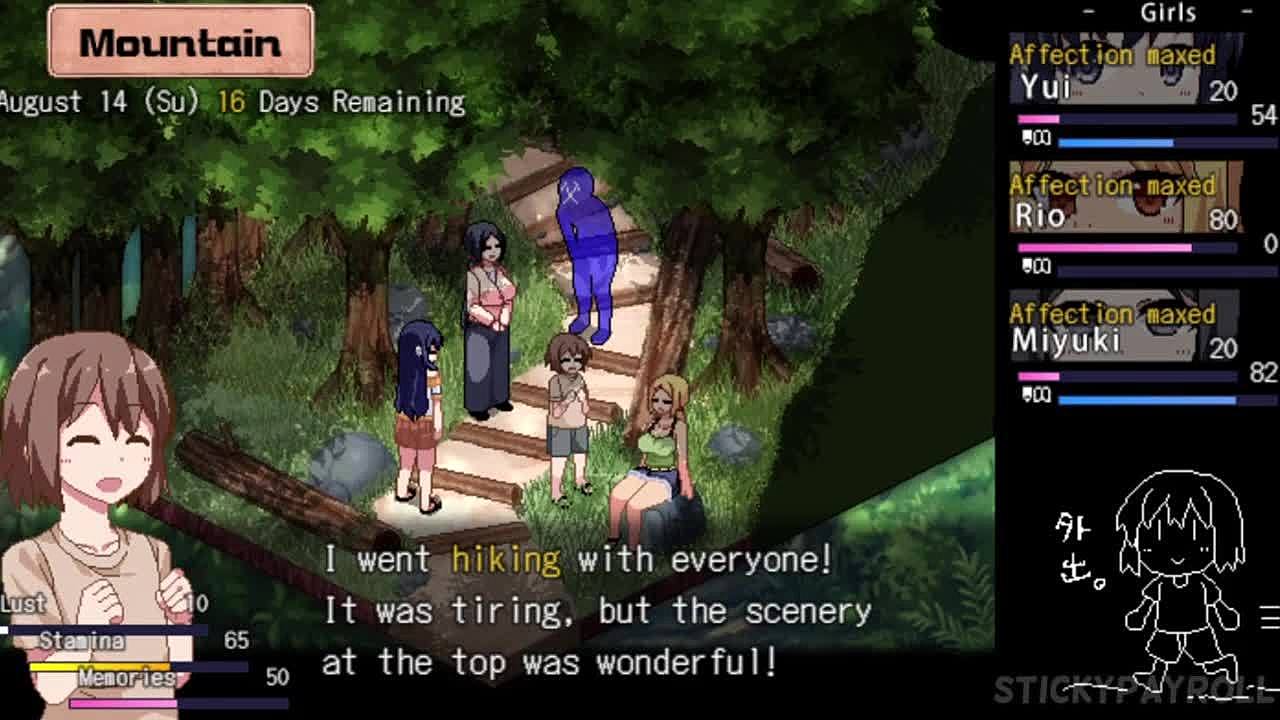Click the Mountain location label

181,42
